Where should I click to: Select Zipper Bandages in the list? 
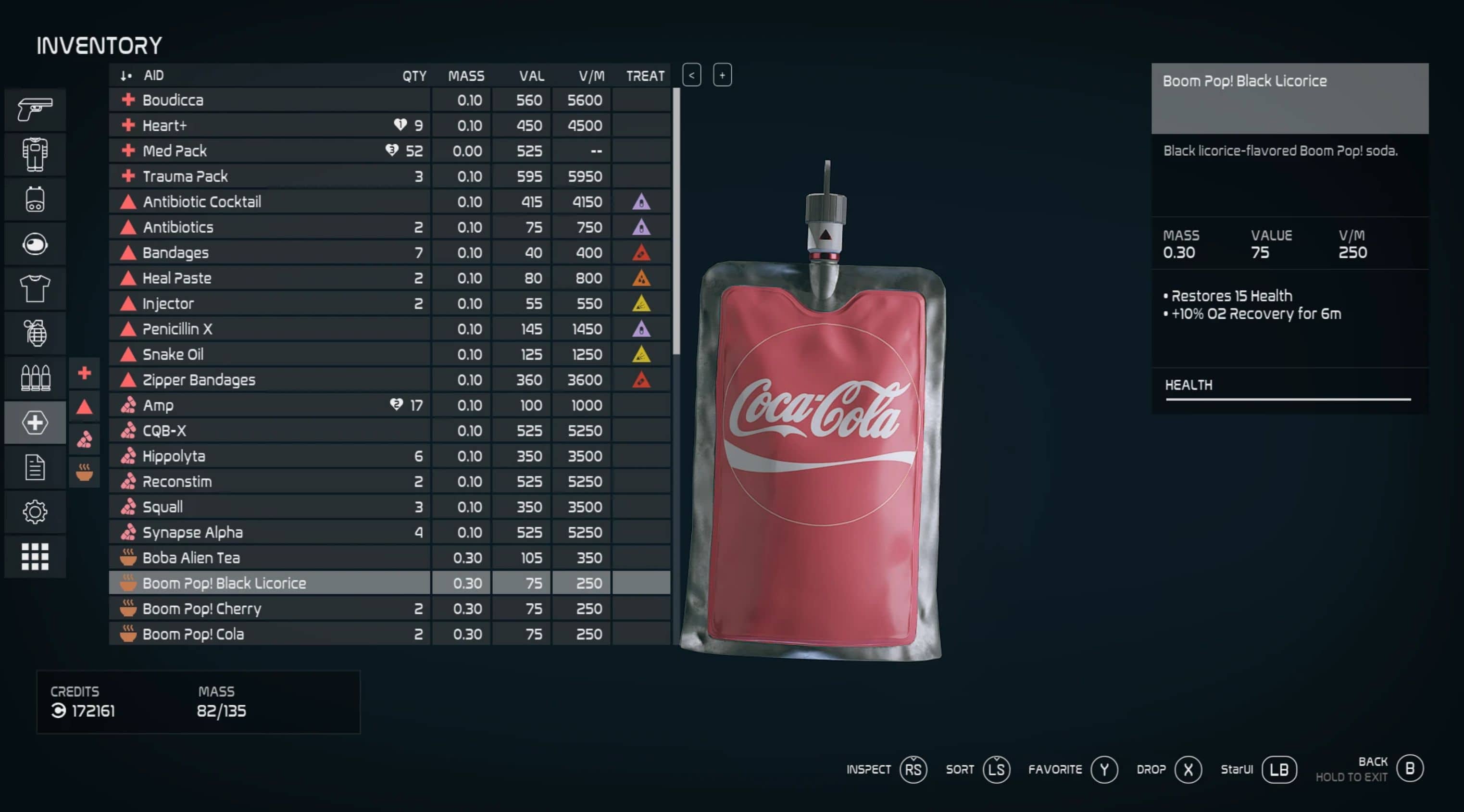coord(269,380)
